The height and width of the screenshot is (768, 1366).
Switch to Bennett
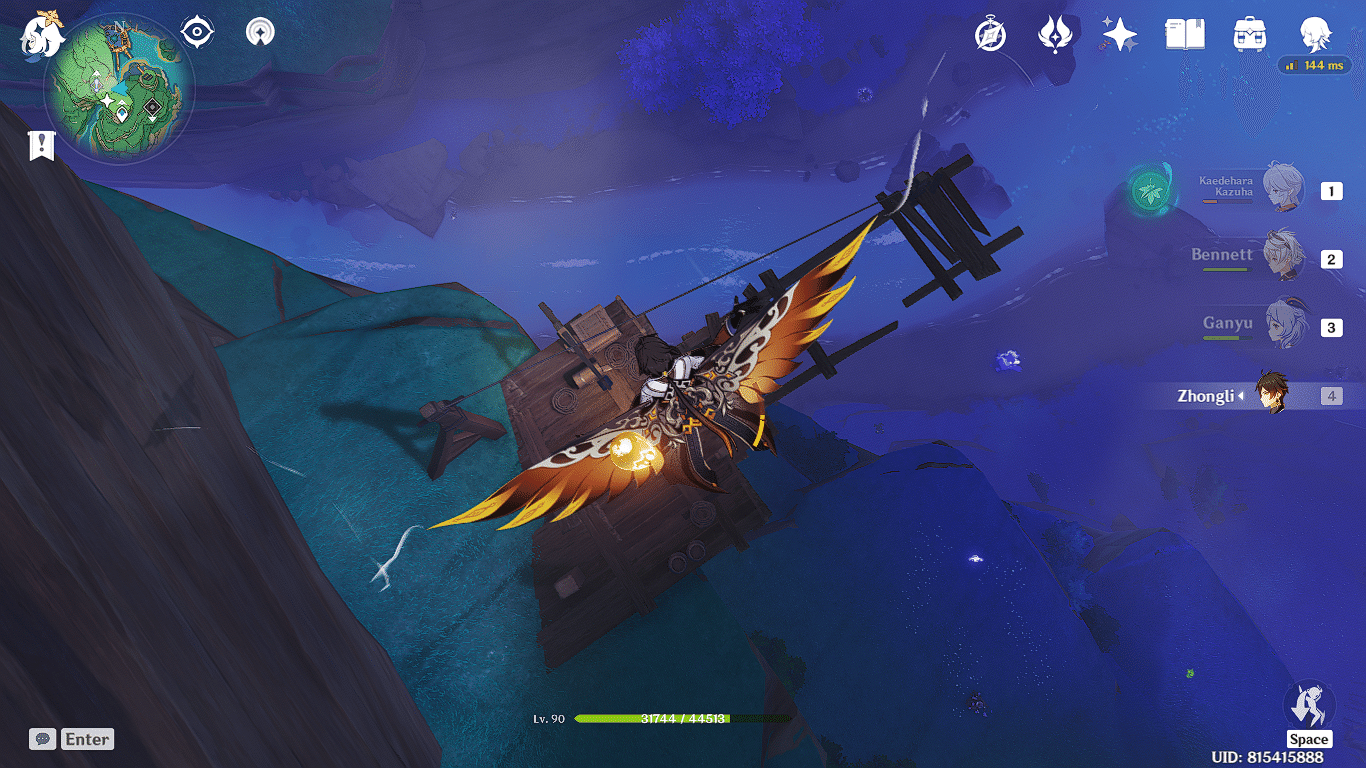[x=1280, y=257]
